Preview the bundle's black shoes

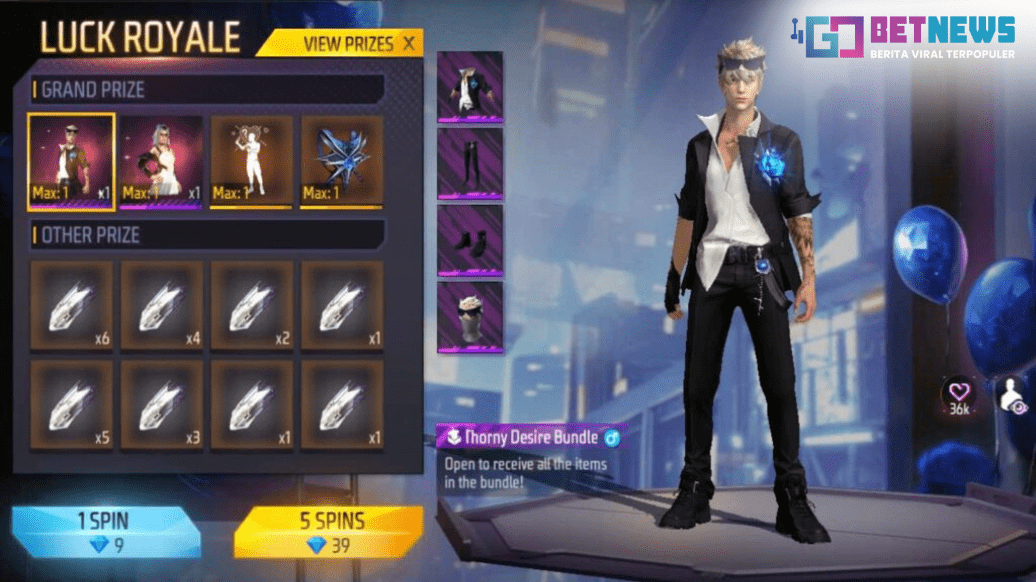point(470,240)
